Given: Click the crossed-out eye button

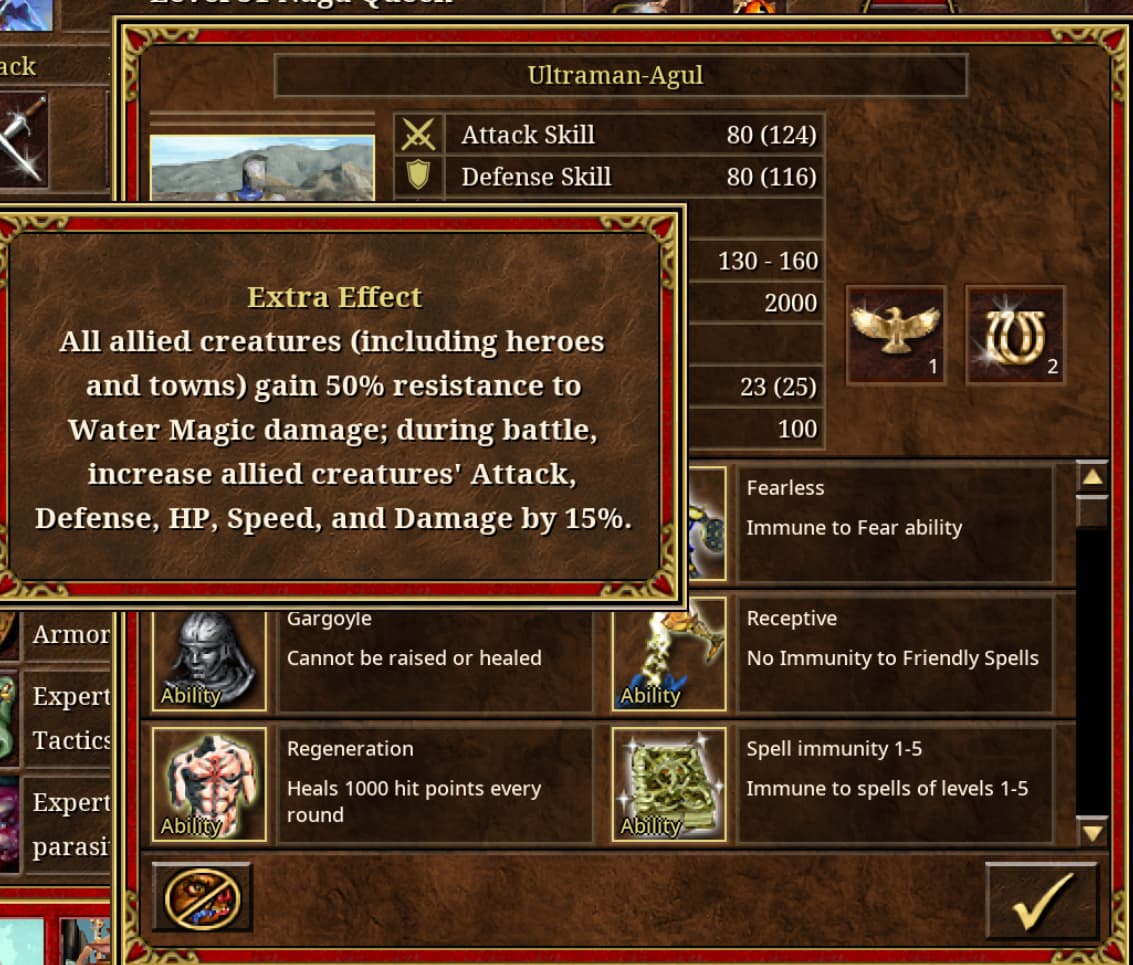Looking at the screenshot, I should (x=202, y=897).
